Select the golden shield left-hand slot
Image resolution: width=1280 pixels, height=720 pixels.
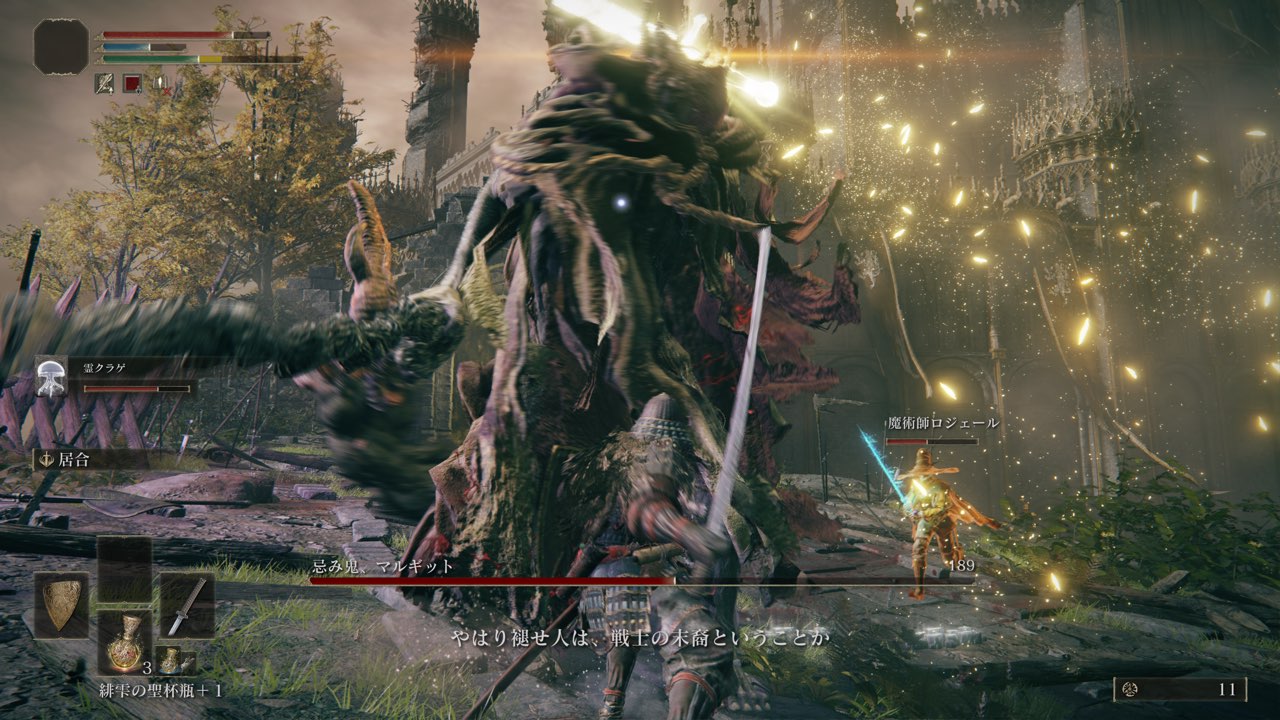[61, 606]
